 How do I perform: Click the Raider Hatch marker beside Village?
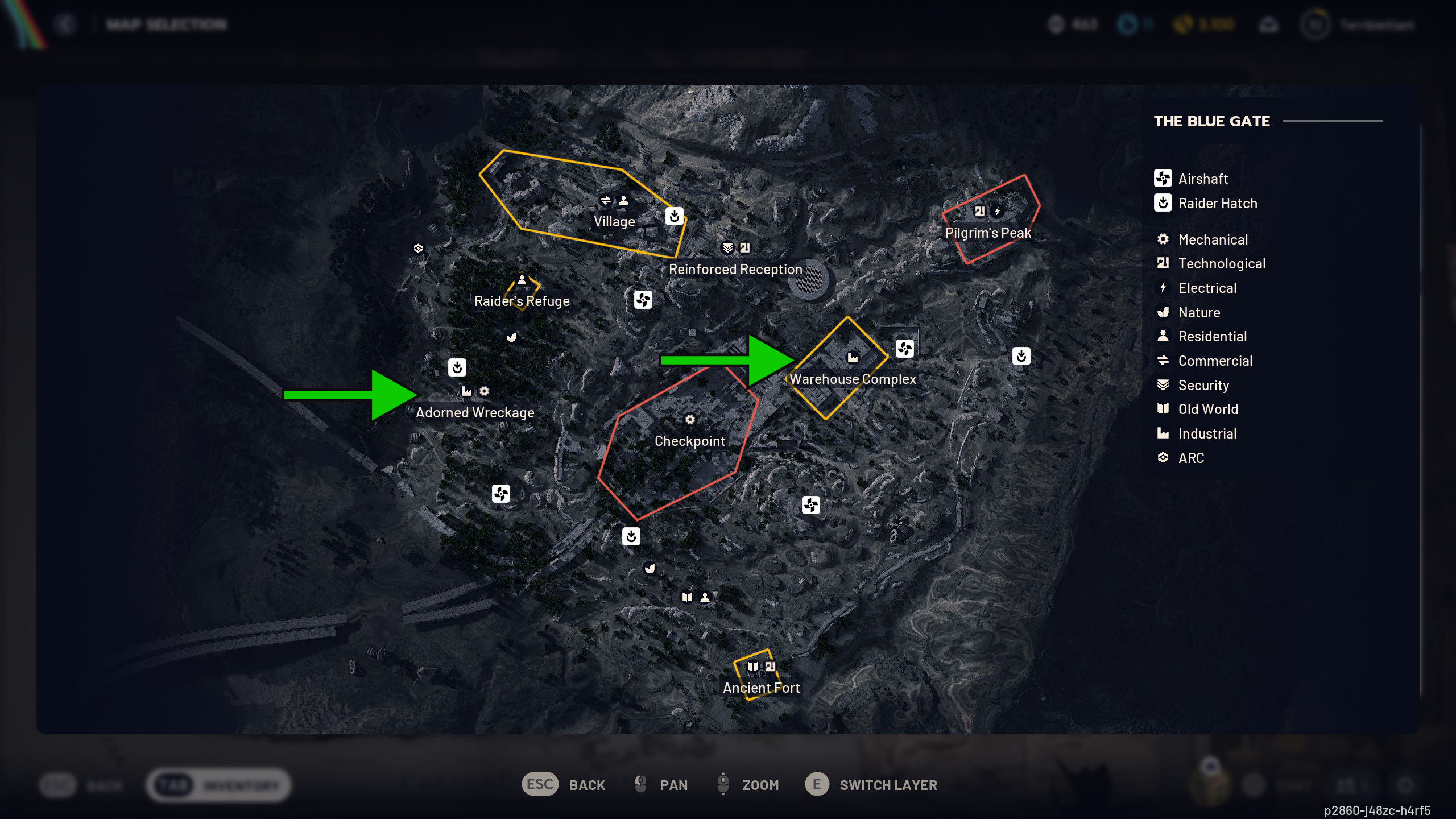[x=674, y=216]
